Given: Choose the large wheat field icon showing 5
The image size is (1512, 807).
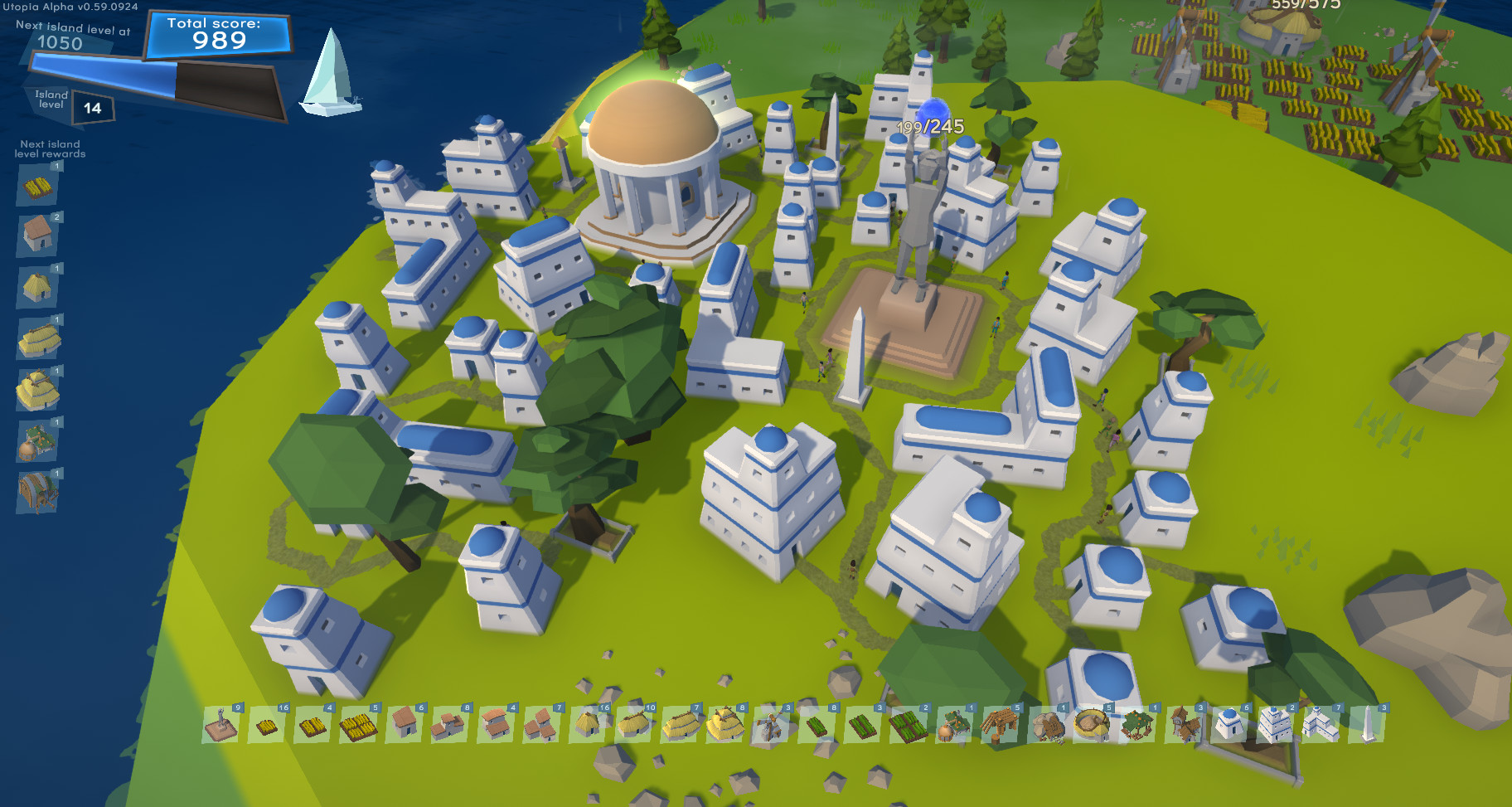Looking at the screenshot, I should [359, 727].
